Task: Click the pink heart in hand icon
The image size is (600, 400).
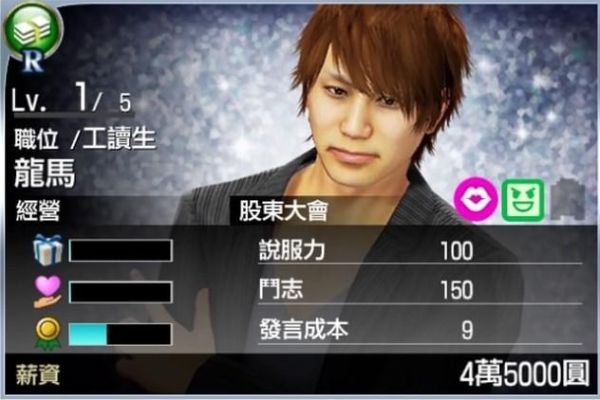Action: [46, 290]
